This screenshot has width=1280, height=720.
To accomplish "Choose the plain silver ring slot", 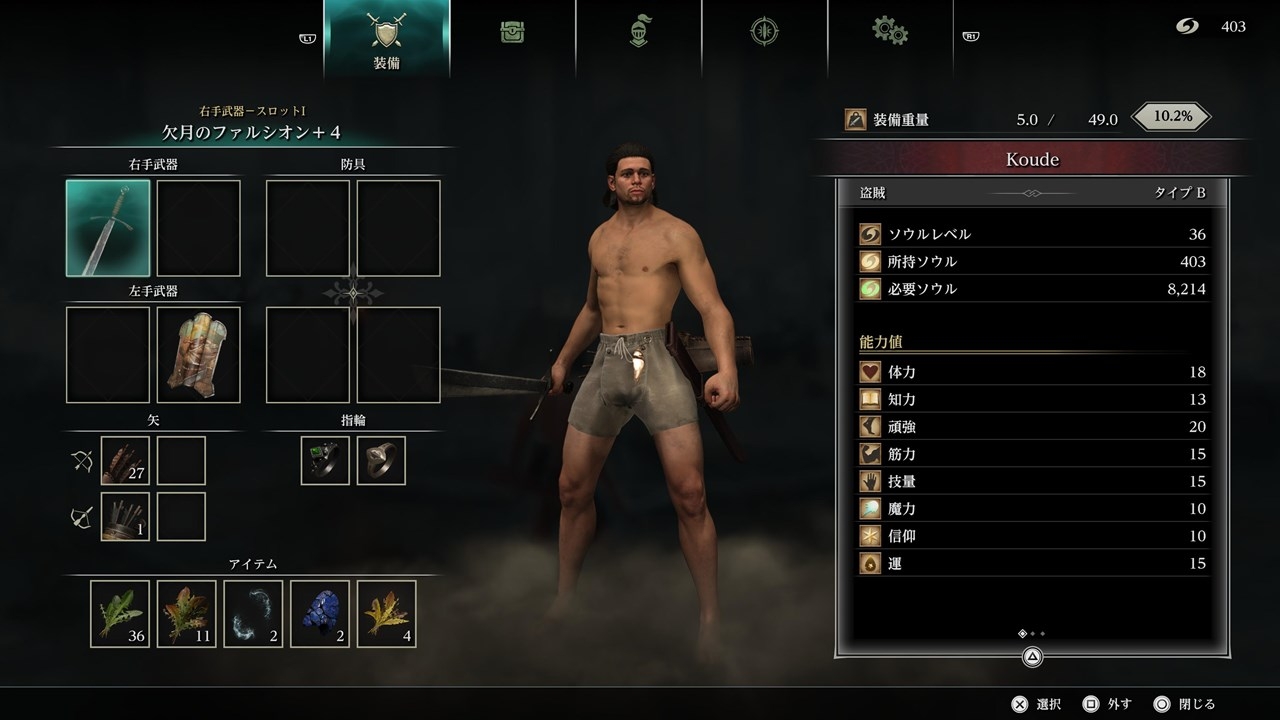I will pyautogui.click(x=381, y=461).
